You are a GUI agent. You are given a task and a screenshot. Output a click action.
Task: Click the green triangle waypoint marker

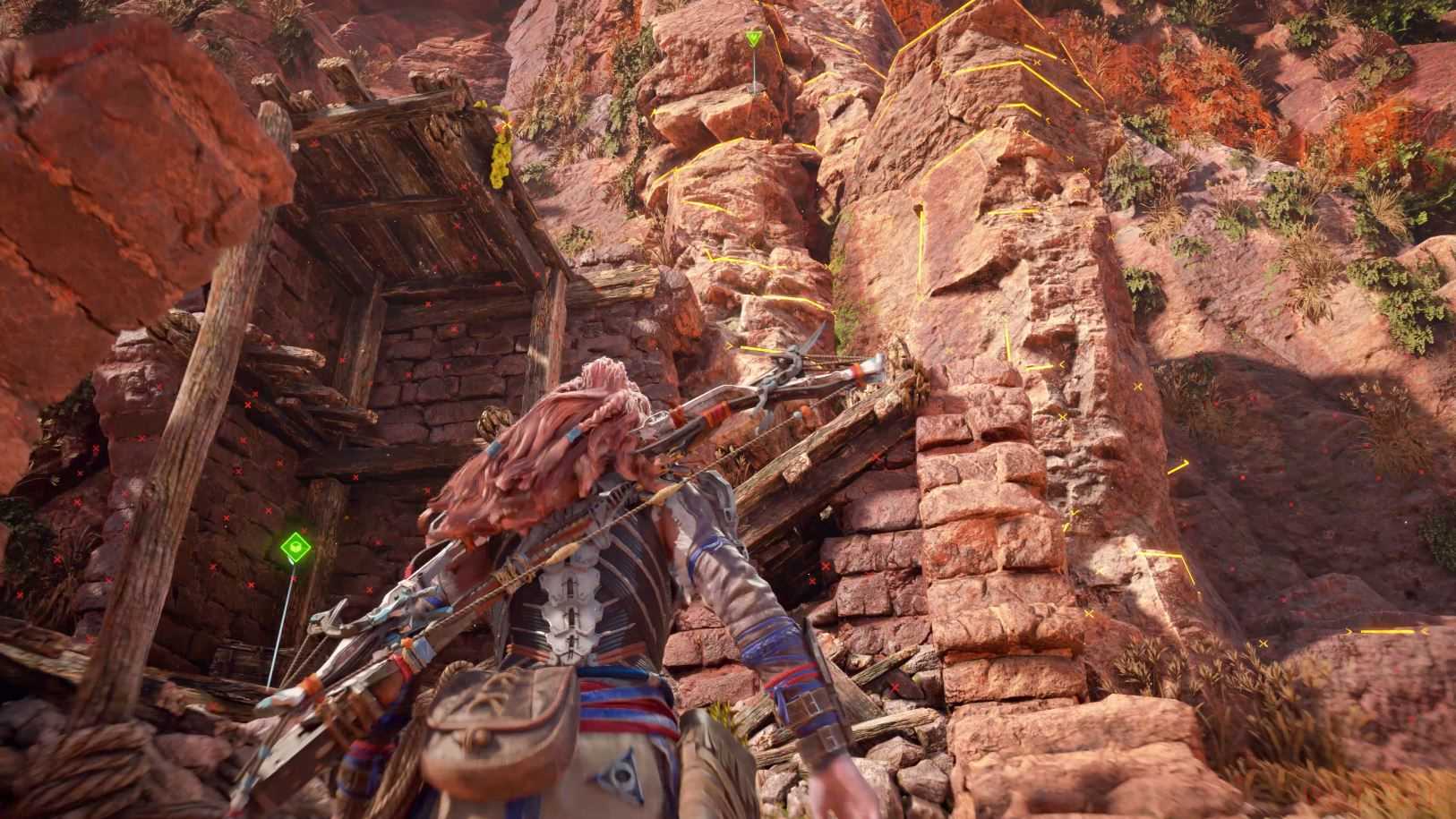(756, 38)
